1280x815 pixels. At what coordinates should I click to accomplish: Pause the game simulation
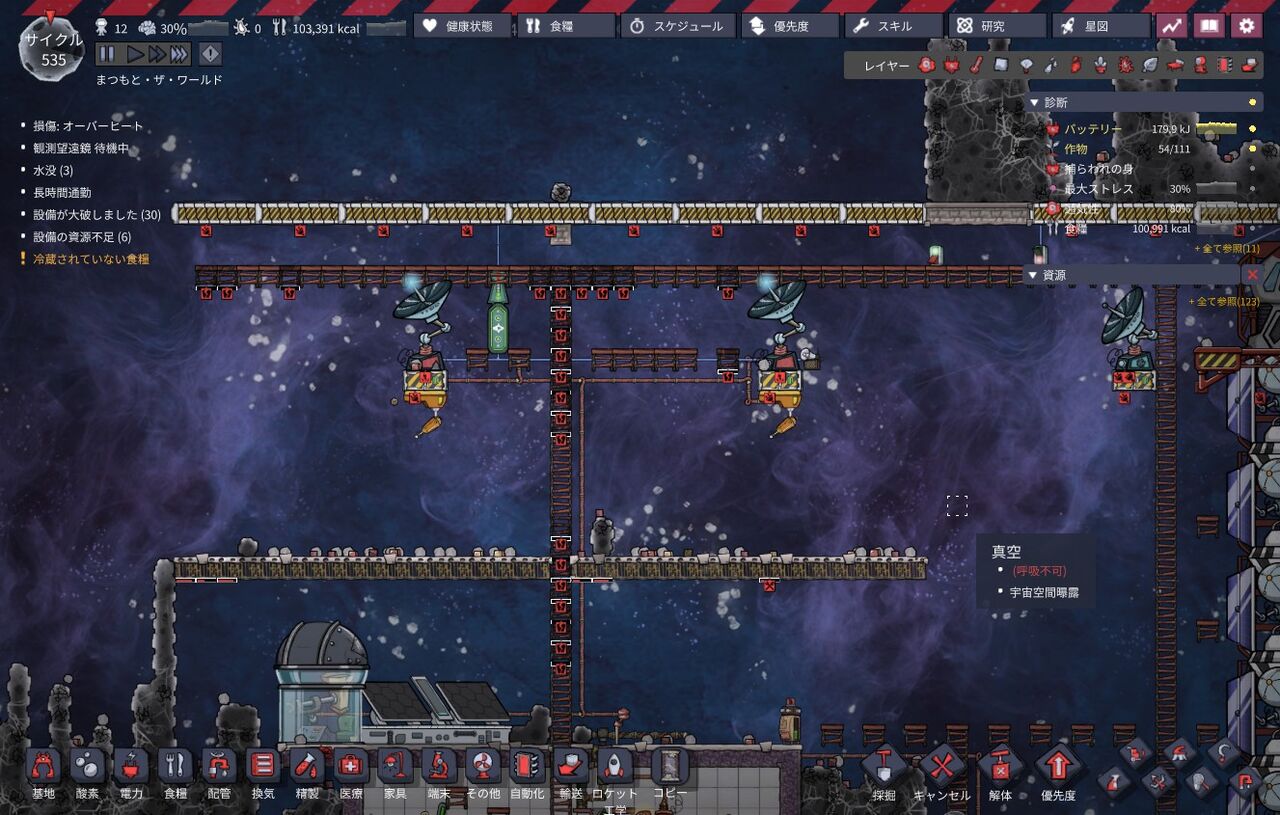(107, 54)
